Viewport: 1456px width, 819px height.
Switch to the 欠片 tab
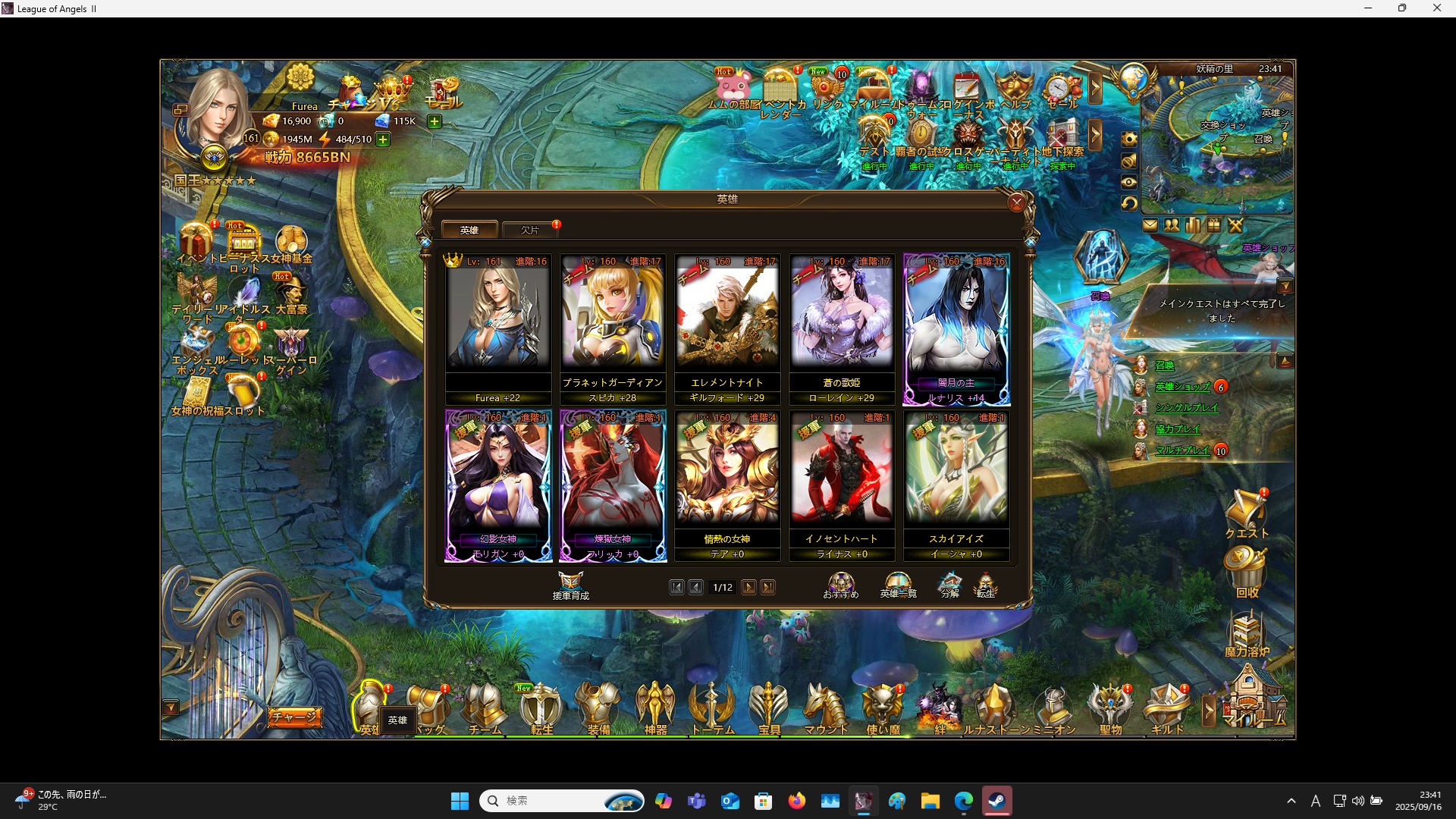(x=530, y=230)
